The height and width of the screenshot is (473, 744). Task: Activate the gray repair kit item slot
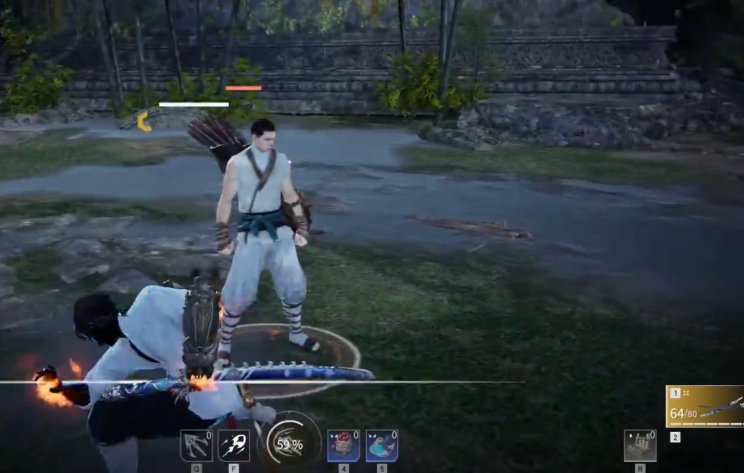[640, 445]
